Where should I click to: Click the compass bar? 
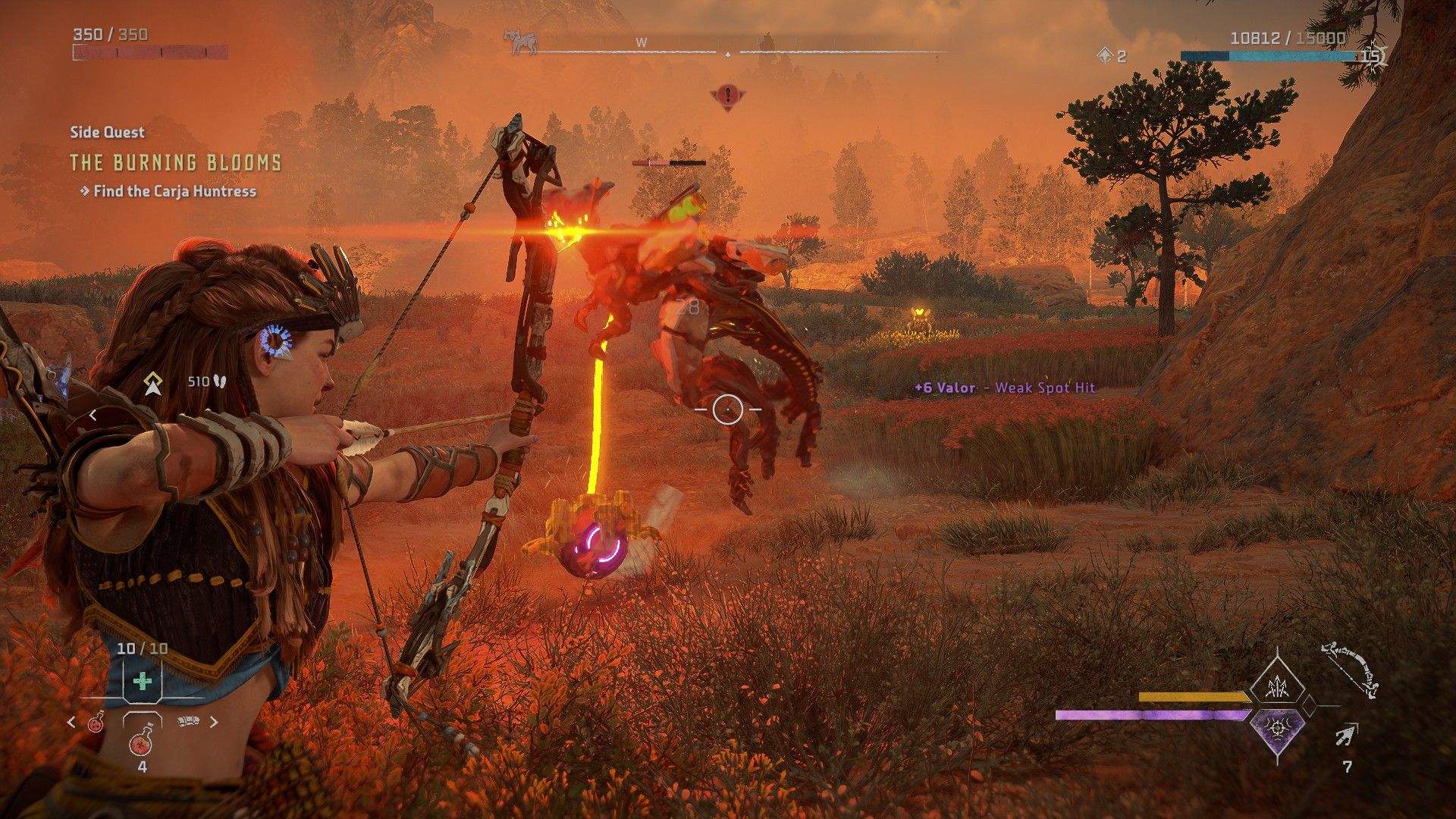(x=728, y=52)
